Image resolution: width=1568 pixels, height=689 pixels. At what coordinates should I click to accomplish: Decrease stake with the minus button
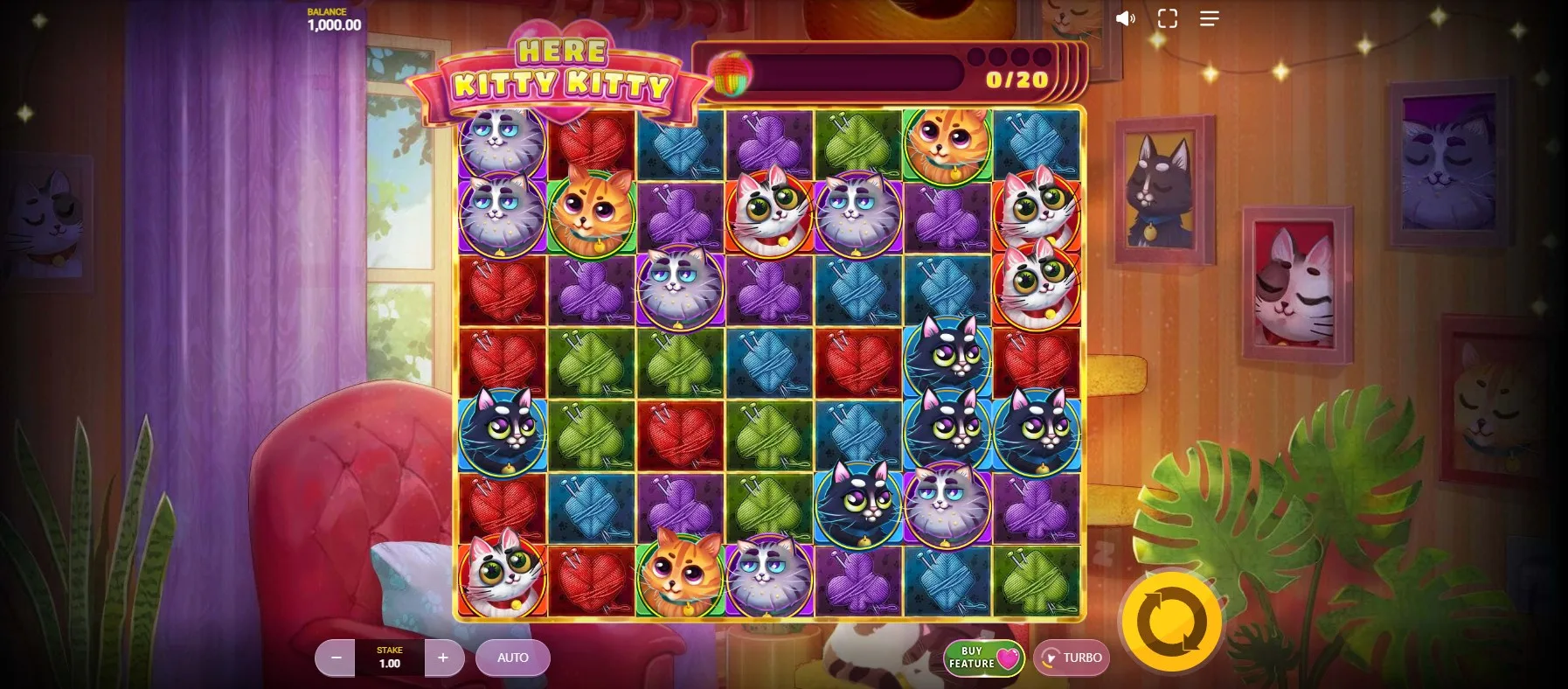[x=336, y=658]
